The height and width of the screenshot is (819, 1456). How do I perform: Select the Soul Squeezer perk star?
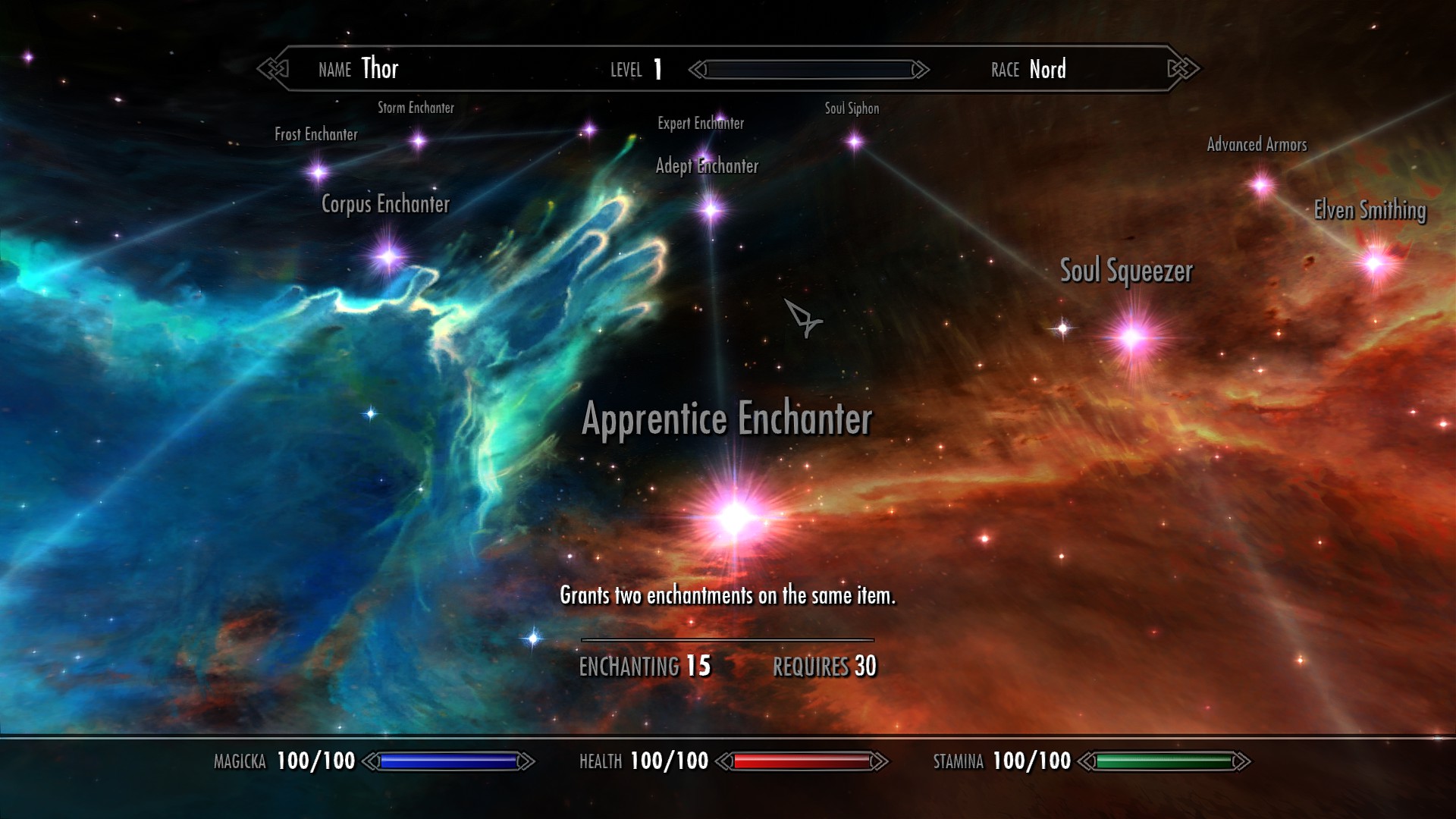(x=1133, y=337)
